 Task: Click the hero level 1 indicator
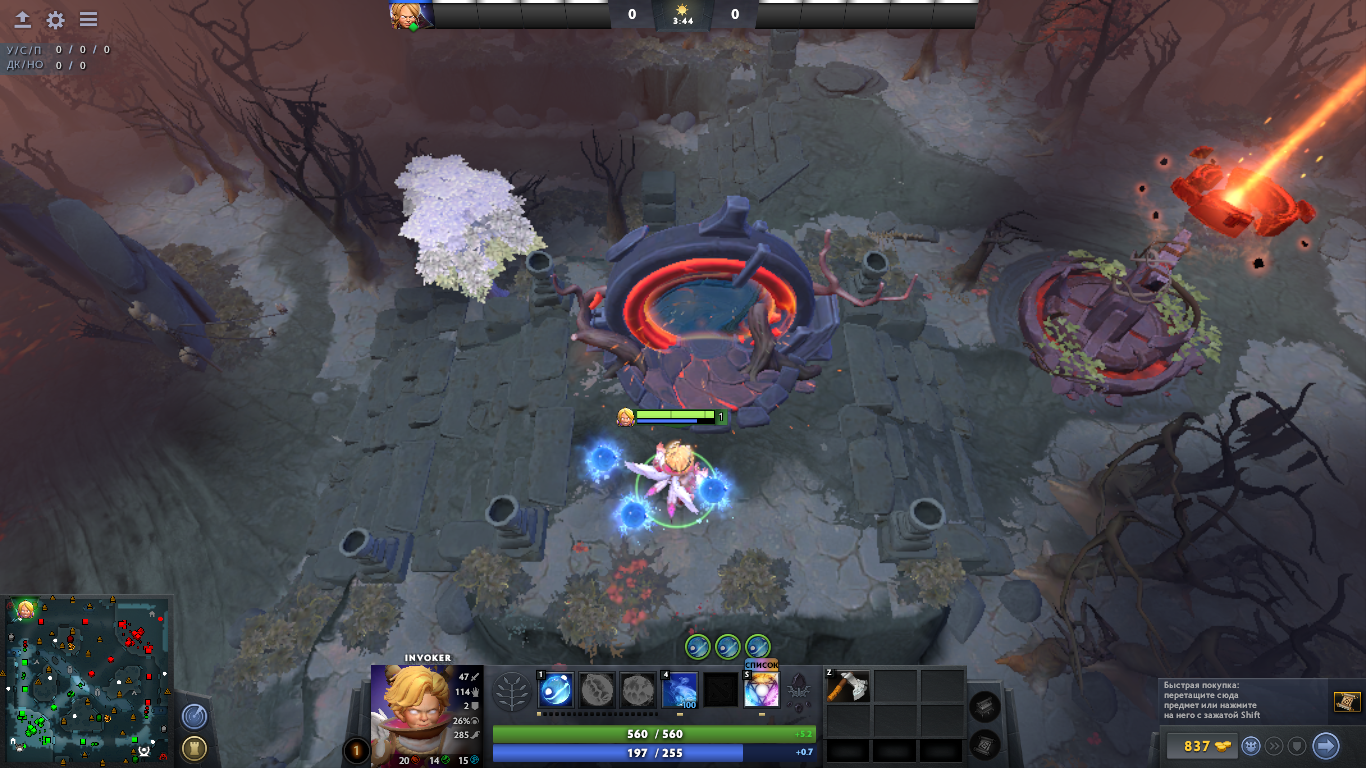coord(356,750)
